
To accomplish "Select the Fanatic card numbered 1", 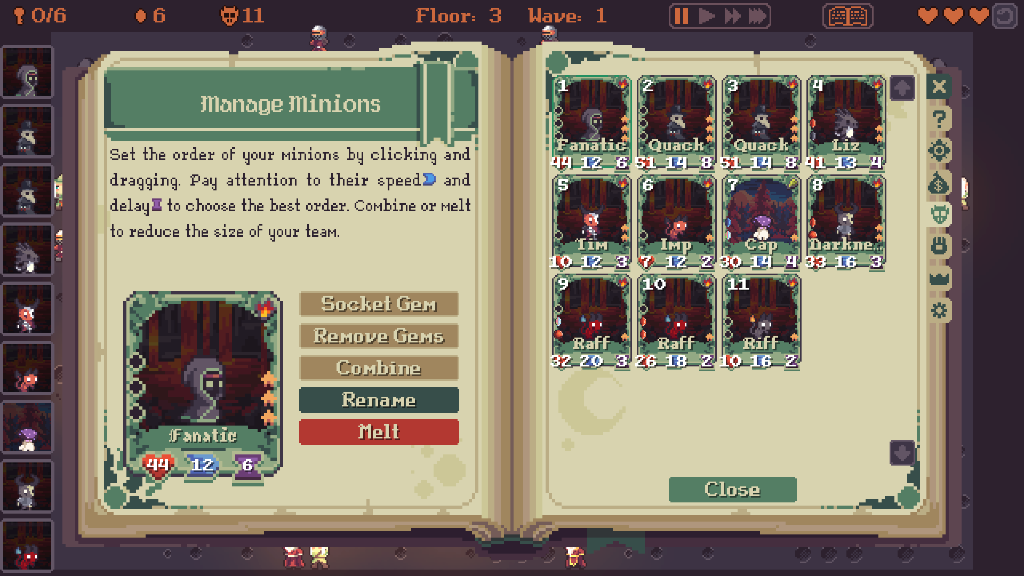I will tap(592, 120).
